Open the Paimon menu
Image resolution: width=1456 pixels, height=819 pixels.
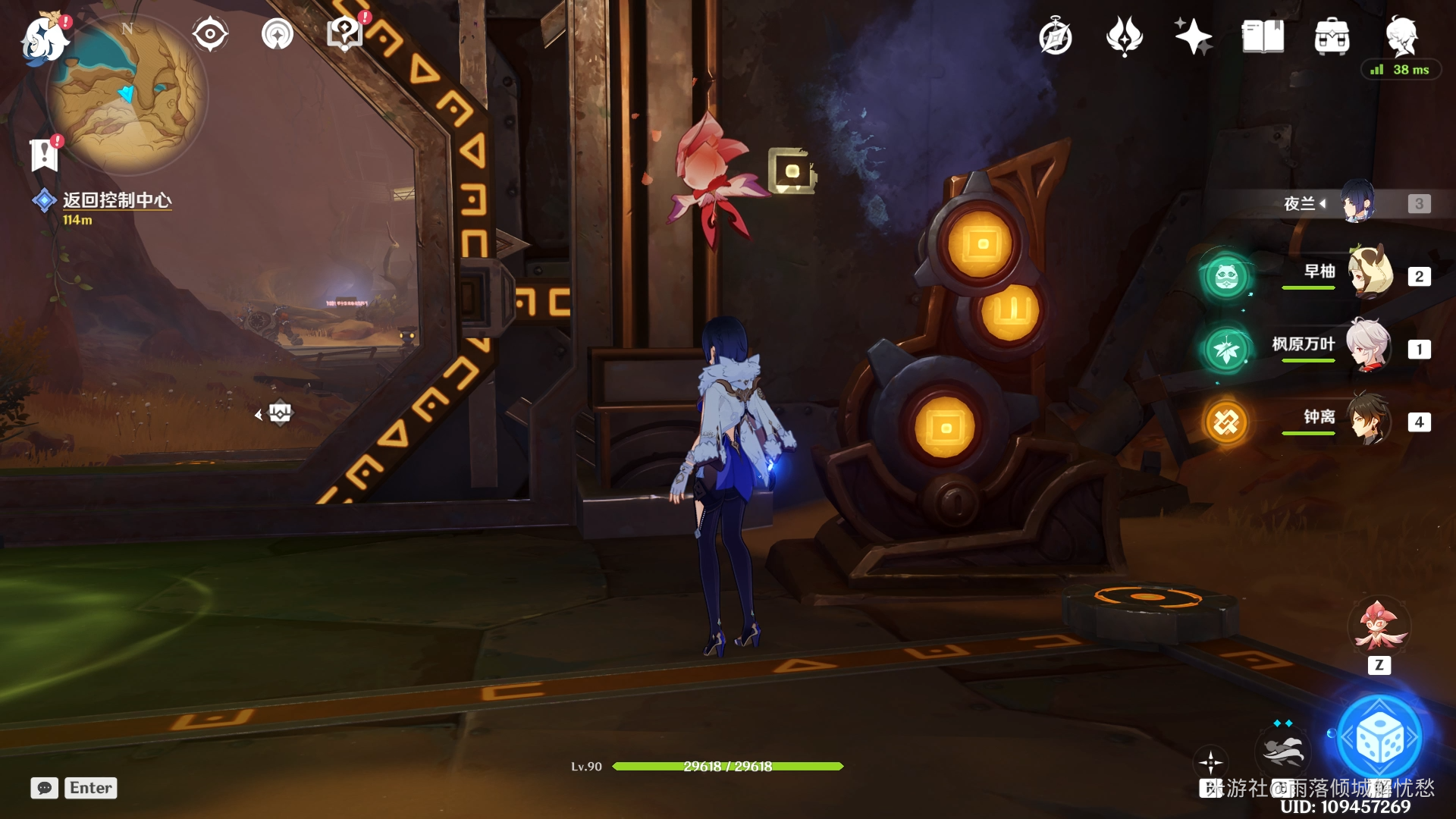click(43, 38)
